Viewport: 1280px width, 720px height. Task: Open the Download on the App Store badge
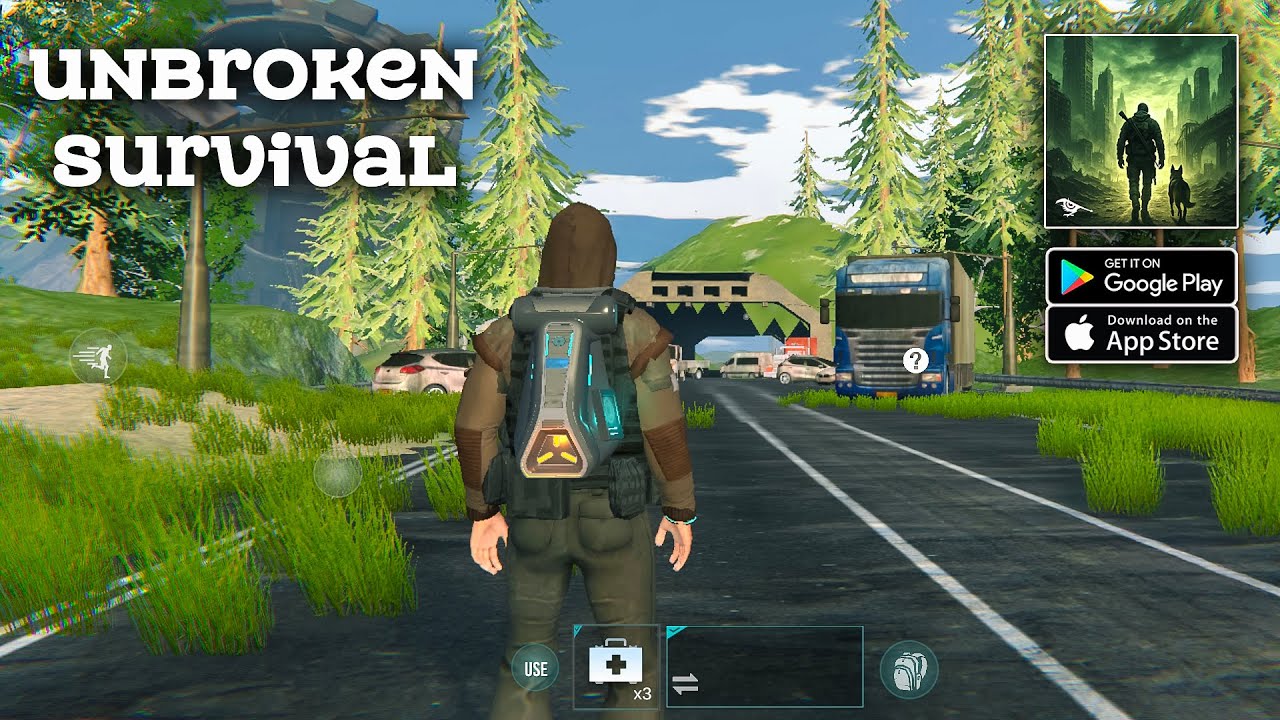click(1141, 334)
